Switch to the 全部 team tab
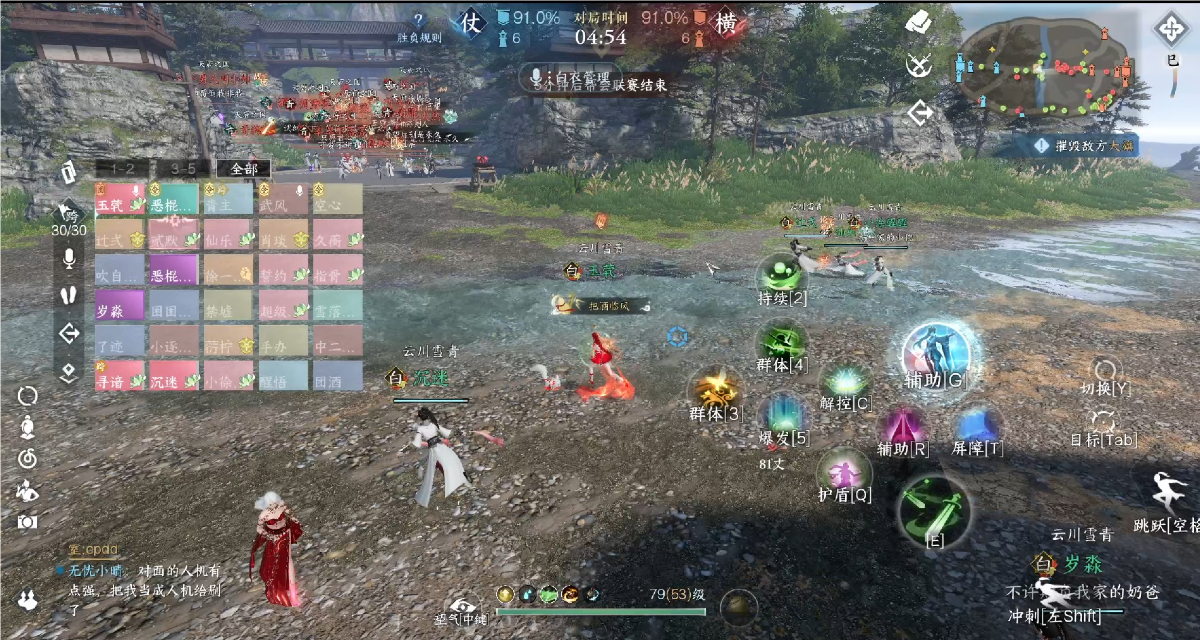This screenshot has height=640, width=1200. click(x=244, y=169)
